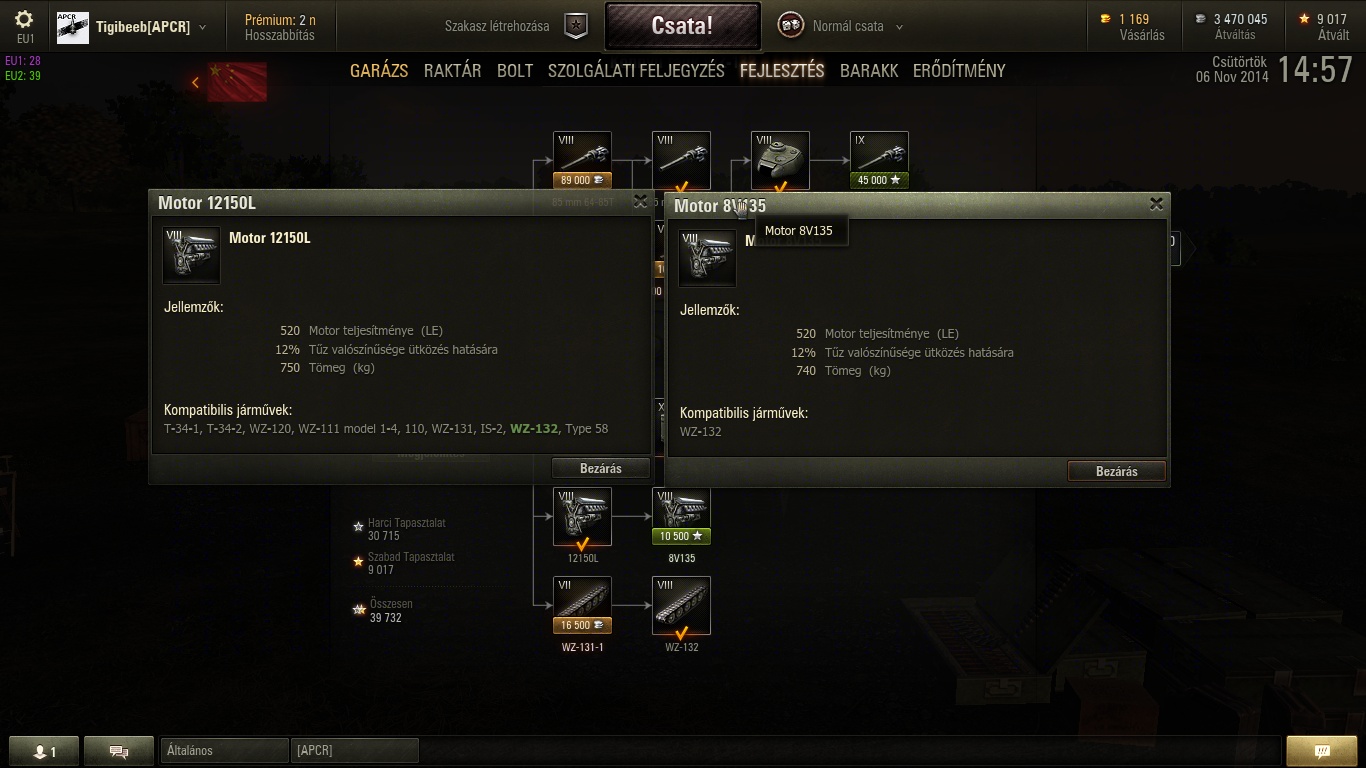The image size is (1366, 768).
Task: Go to the BOLT shop tab
Action: 515,71
